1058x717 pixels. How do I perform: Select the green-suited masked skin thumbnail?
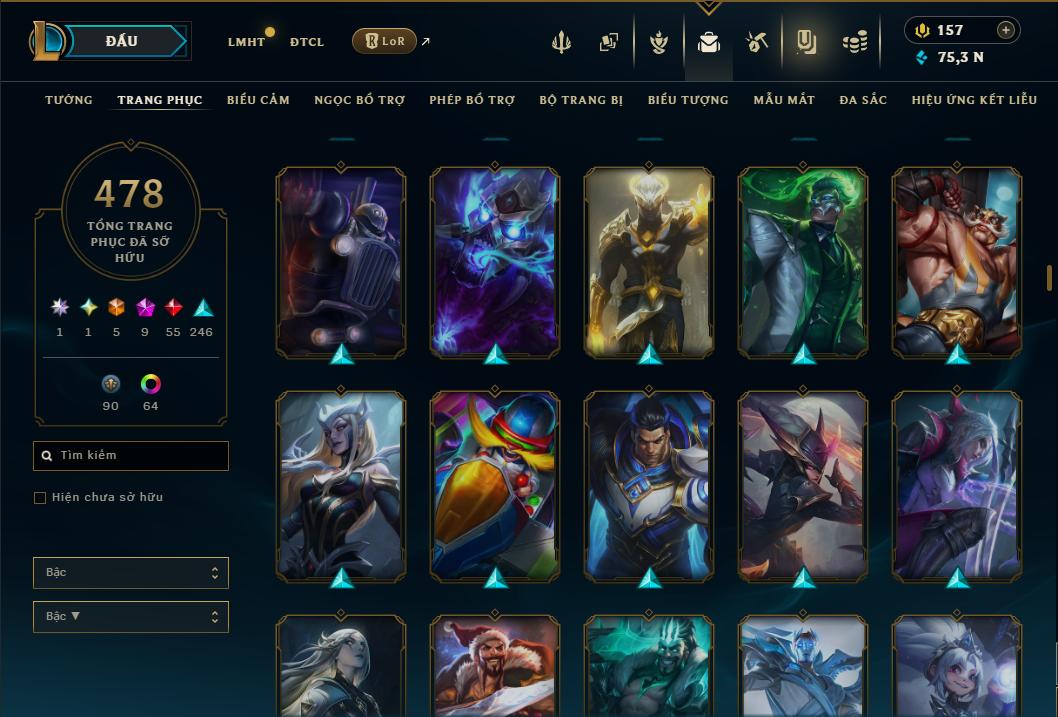tap(803, 262)
